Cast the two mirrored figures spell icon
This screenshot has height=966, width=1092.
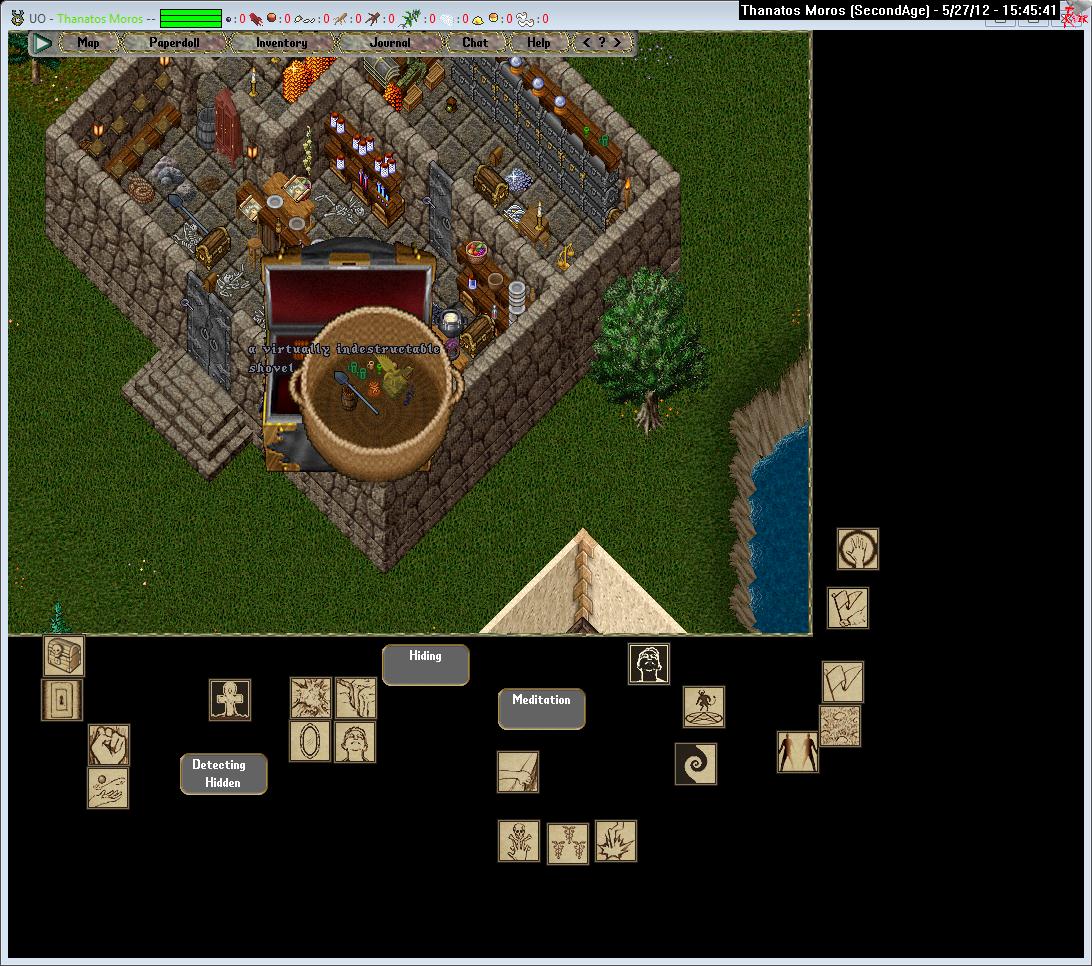click(798, 752)
